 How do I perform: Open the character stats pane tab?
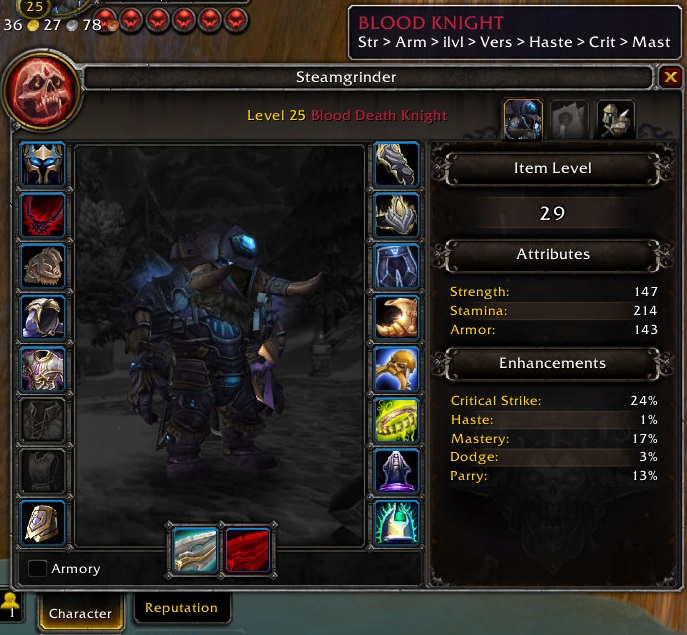pyautogui.click(x=523, y=119)
